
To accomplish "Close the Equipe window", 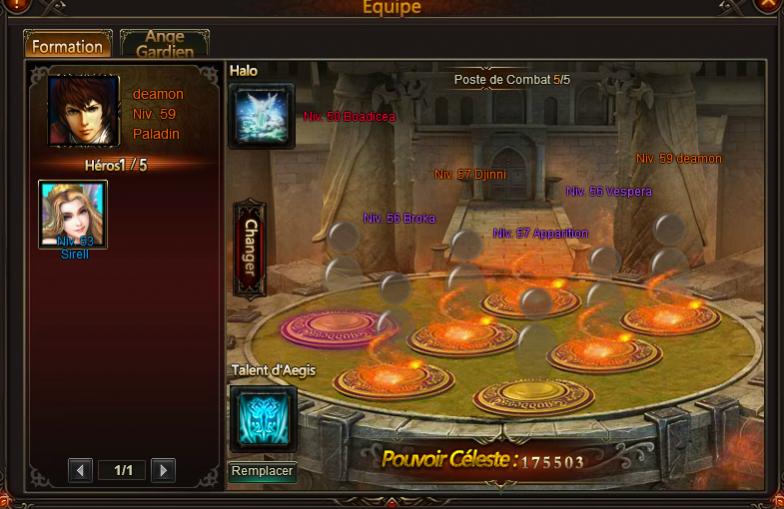I will pos(770,5).
